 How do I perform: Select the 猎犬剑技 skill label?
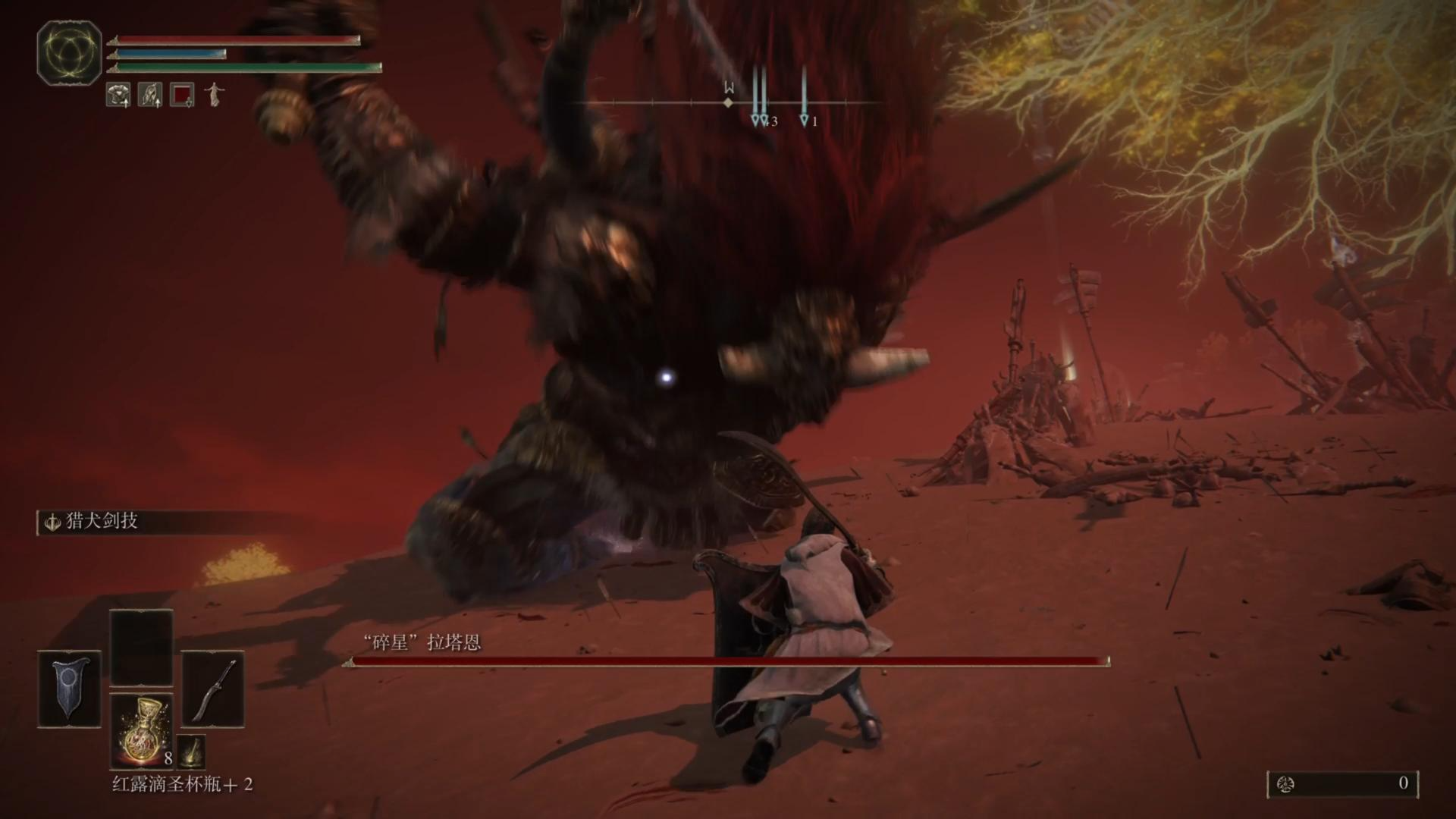102,522
